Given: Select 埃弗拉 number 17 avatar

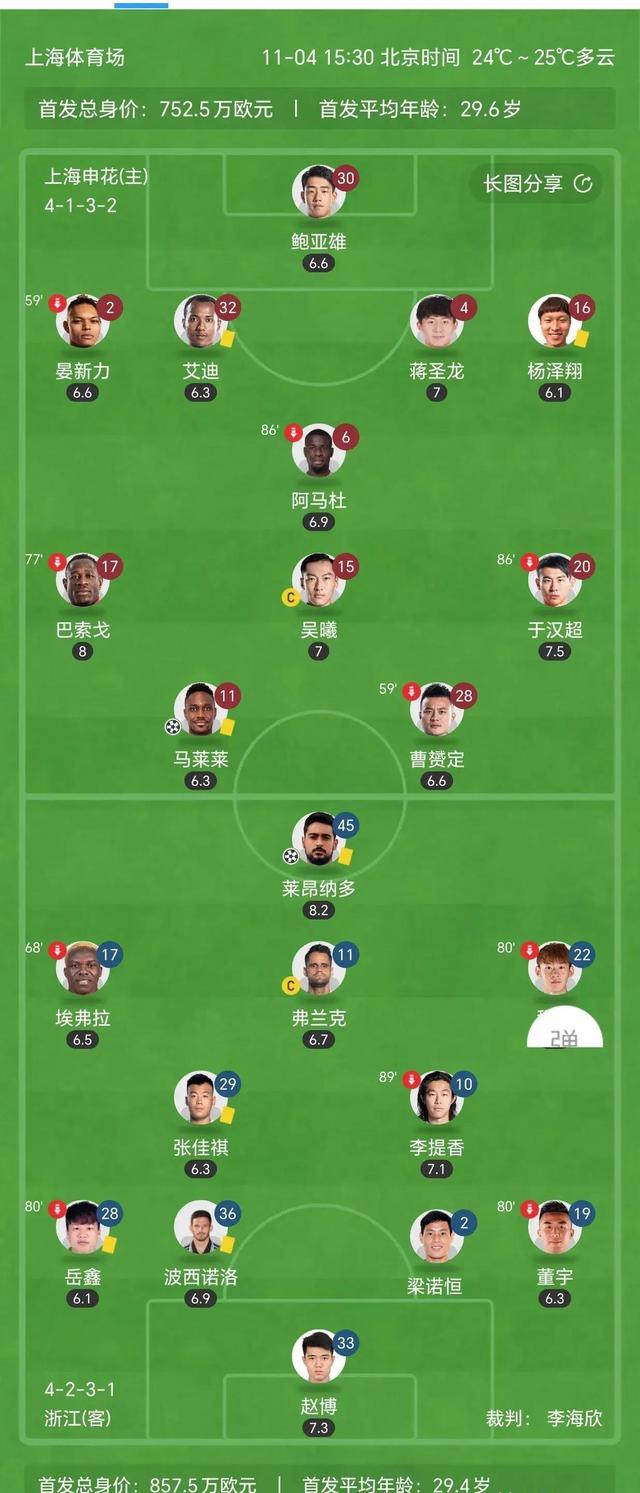Looking at the screenshot, I should pyautogui.click(x=82, y=968).
